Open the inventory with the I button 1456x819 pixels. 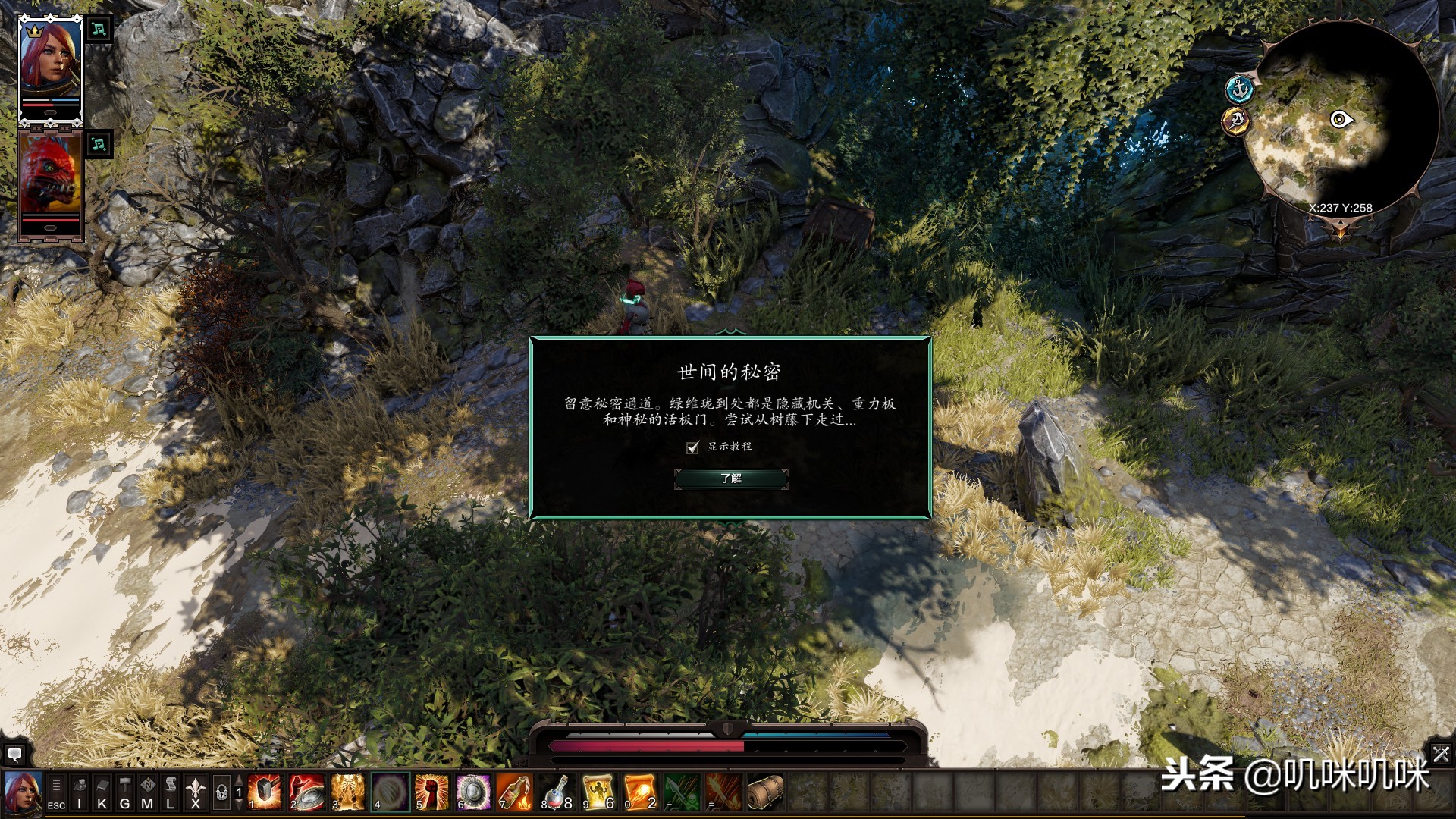(79, 794)
